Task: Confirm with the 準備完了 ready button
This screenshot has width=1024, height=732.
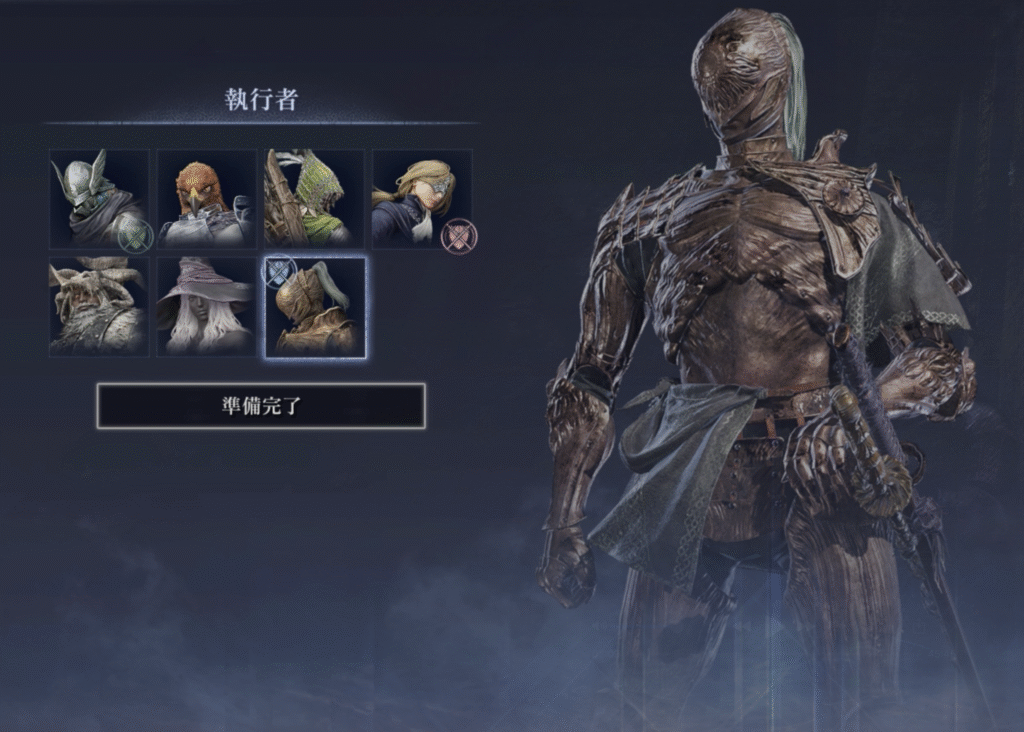Action: click(x=261, y=406)
